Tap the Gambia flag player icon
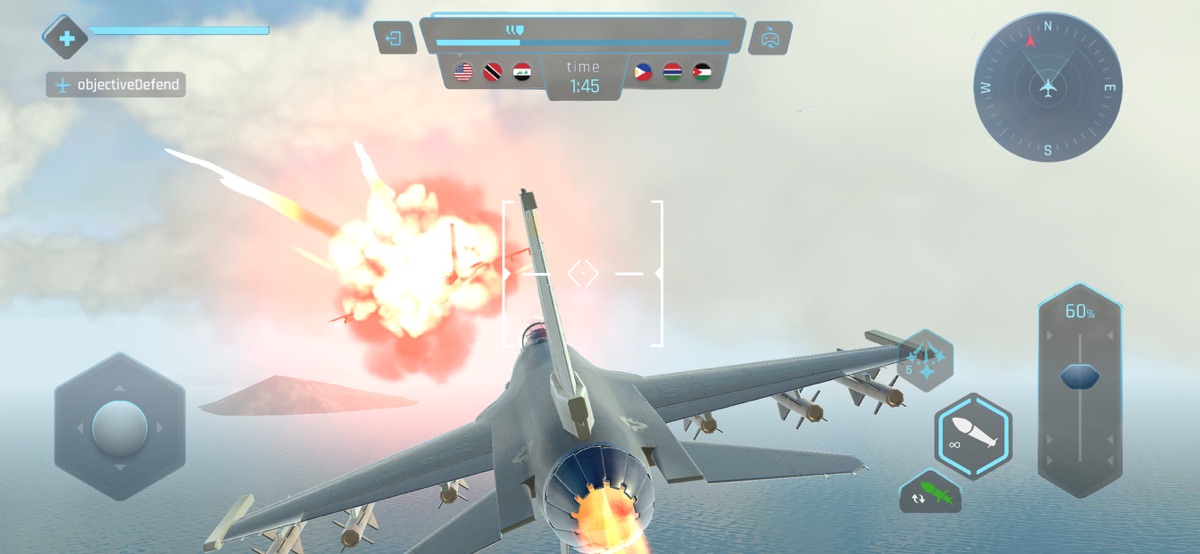The width and height of the screenshot is (1200, 554). click(x=672, y=72)
